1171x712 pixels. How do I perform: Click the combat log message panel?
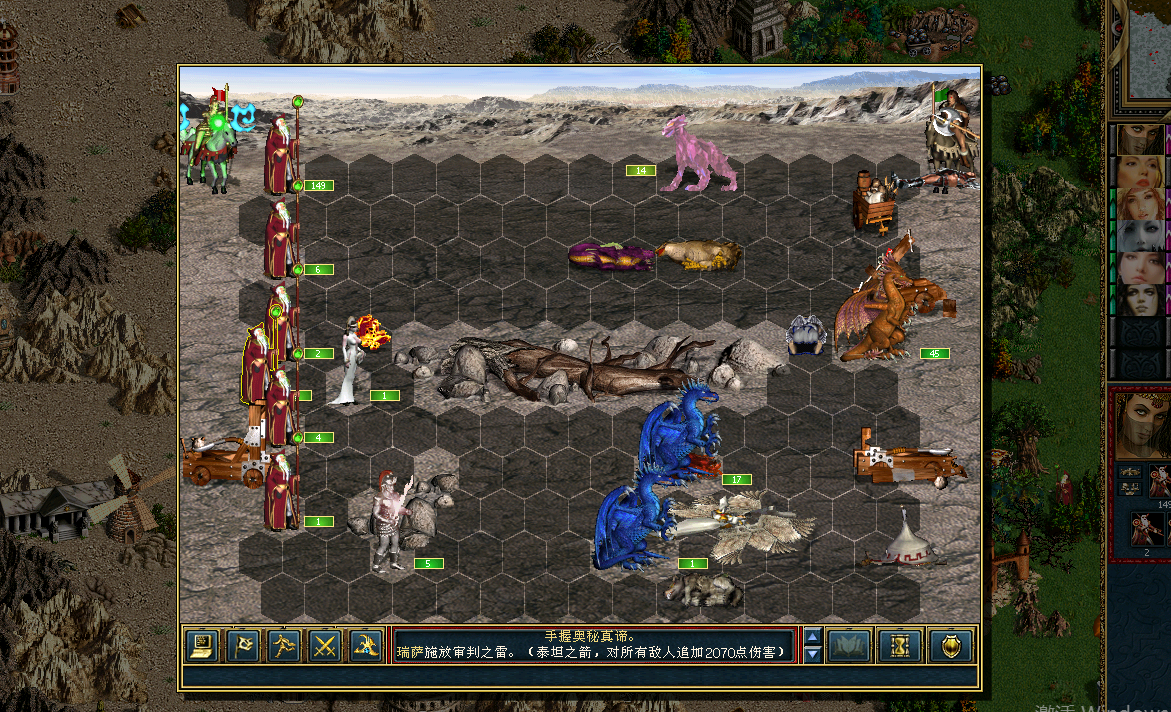(x=596, y=645)
